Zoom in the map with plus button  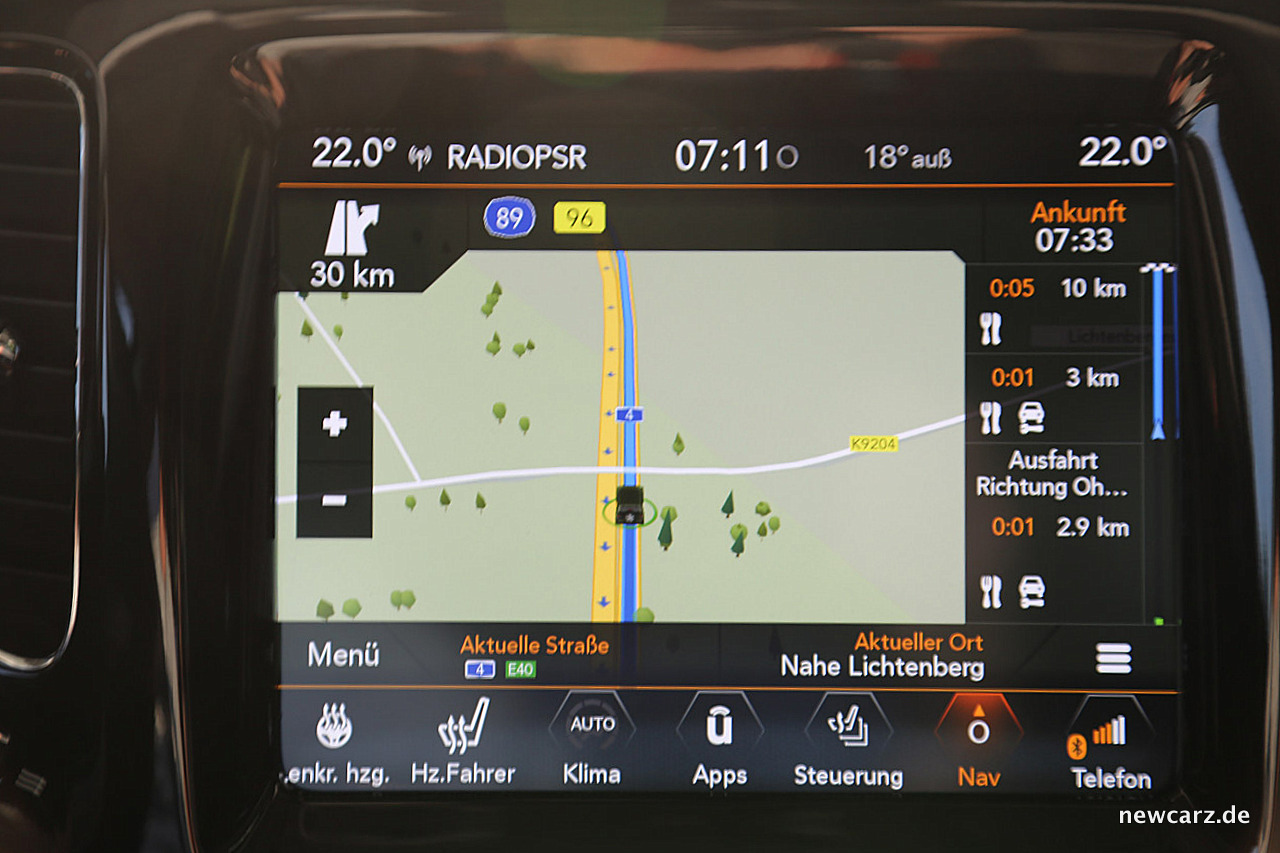tap(334, 424)
